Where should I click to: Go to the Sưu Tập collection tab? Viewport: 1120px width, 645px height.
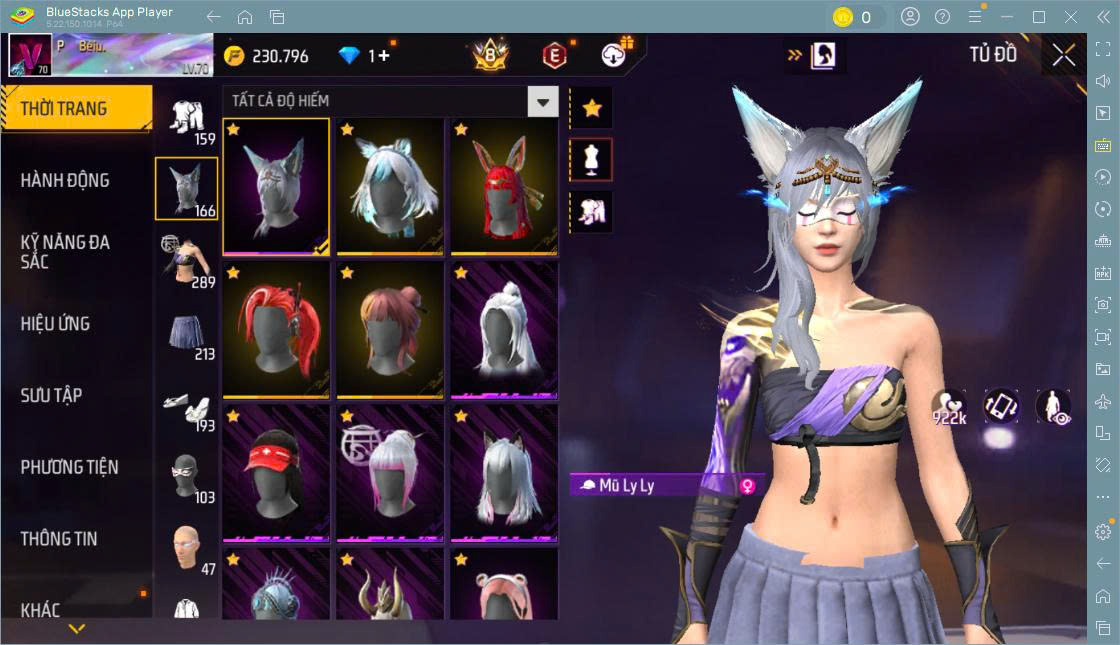click(52, 395)
